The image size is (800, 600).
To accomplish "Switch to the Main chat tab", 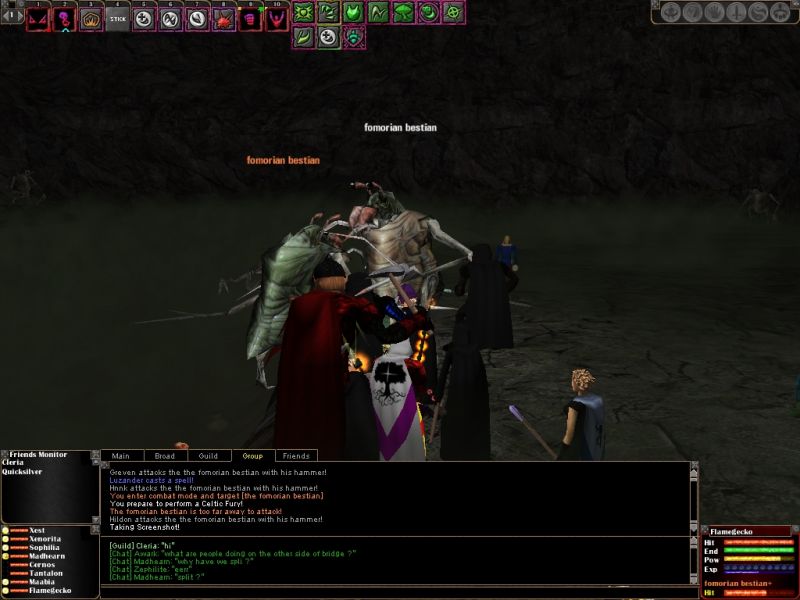I will (120, 456).
